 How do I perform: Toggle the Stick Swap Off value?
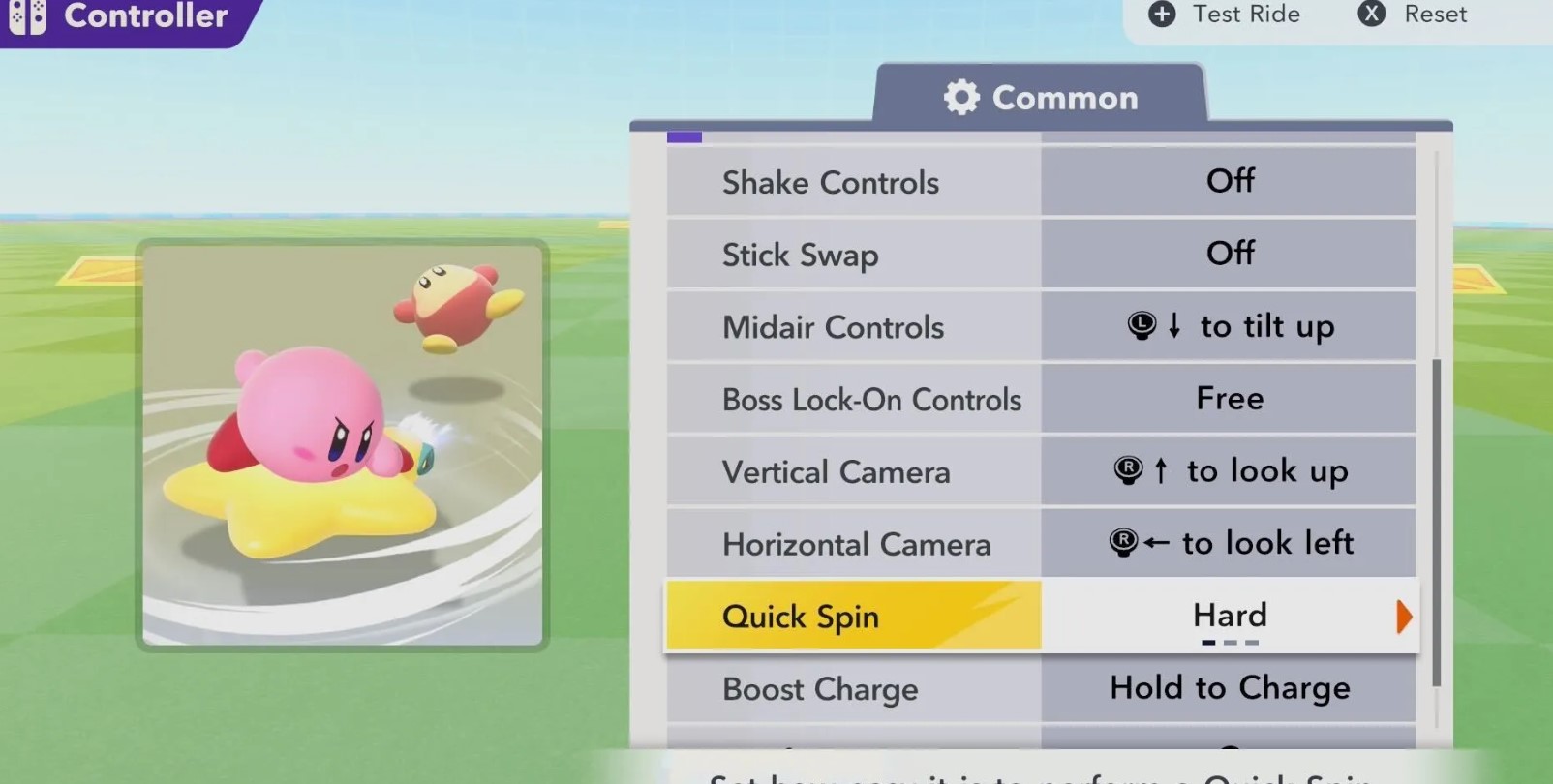[x=1229, y=254]
